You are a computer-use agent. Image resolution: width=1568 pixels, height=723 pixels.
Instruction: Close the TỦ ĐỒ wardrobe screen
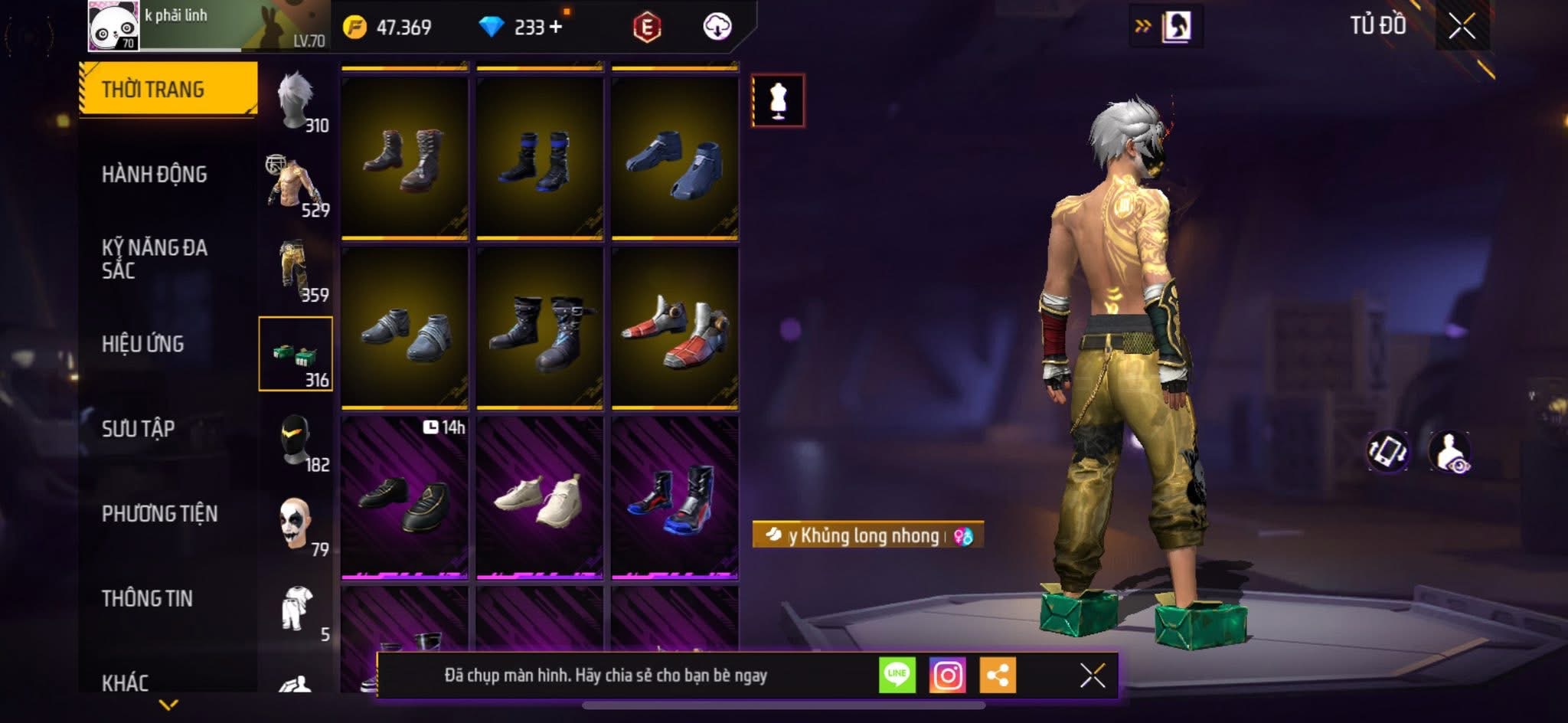[1462, 27]
